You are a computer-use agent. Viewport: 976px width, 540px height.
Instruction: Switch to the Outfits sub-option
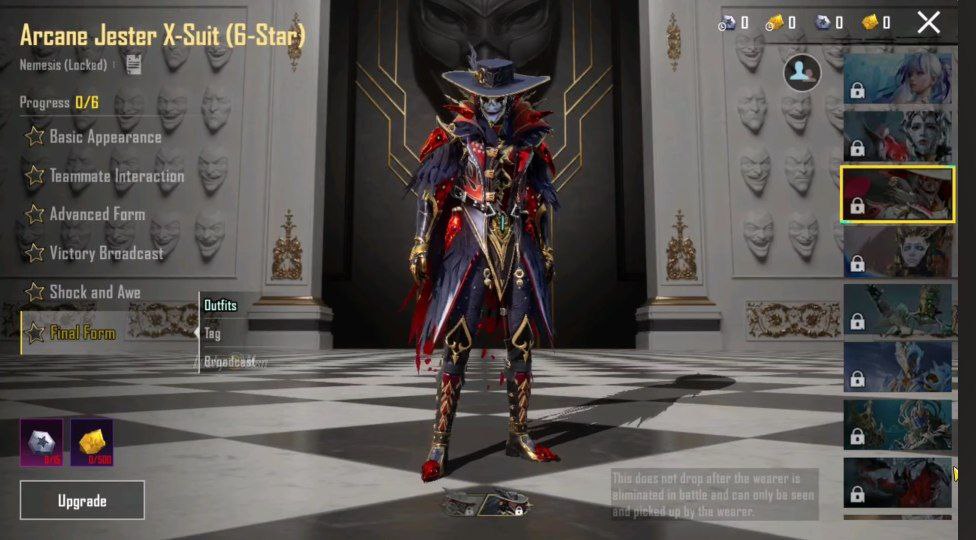point(220,305)
